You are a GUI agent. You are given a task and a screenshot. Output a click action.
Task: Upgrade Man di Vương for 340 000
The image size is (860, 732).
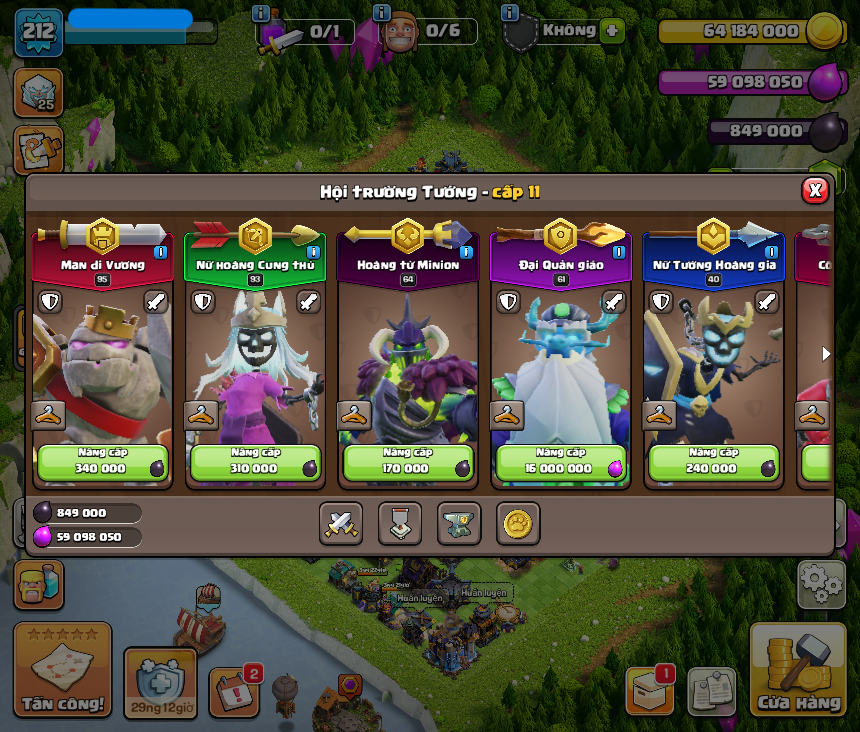tap(101, 462)
